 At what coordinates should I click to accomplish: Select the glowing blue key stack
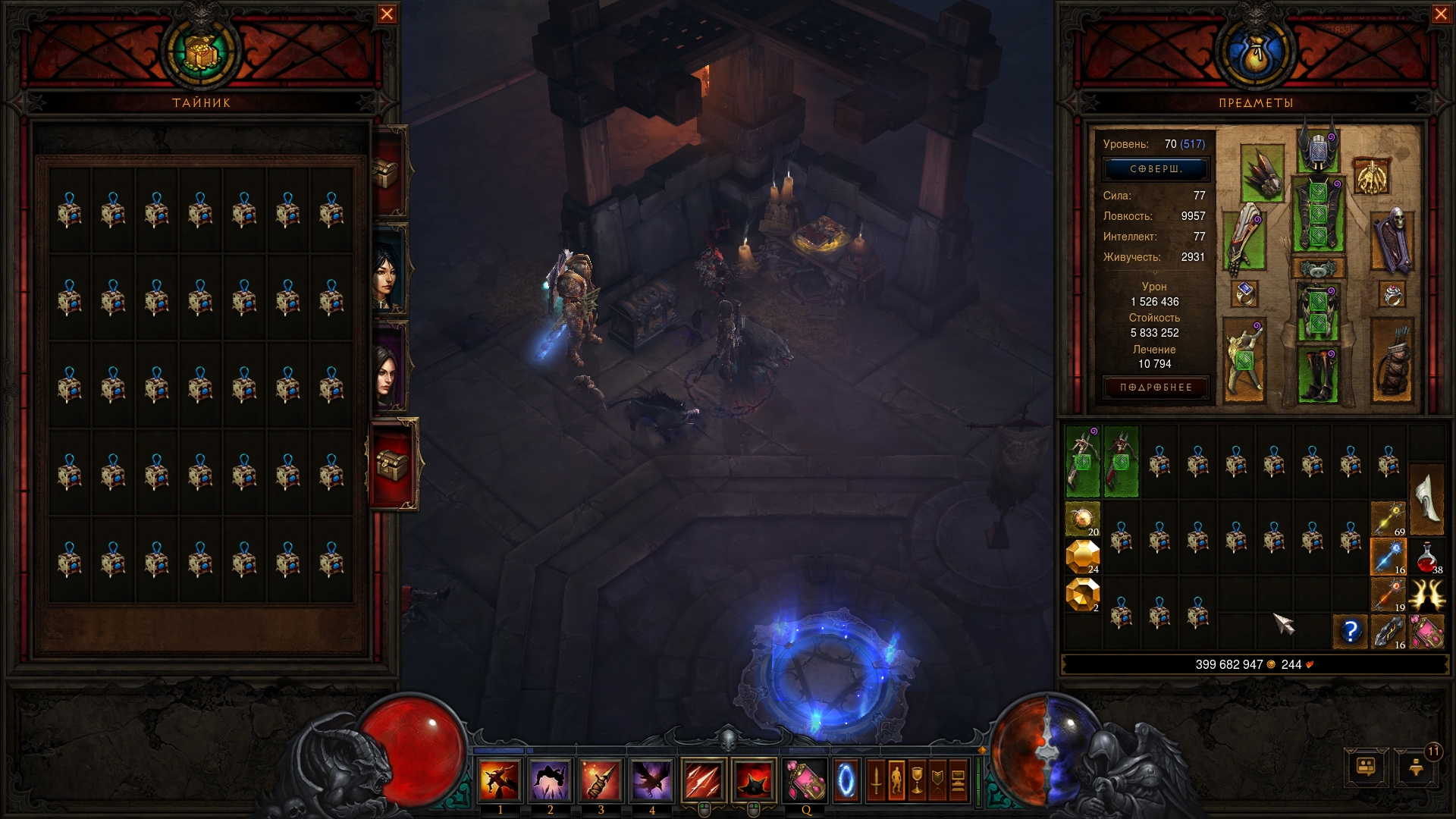(x=1388, y=557)
